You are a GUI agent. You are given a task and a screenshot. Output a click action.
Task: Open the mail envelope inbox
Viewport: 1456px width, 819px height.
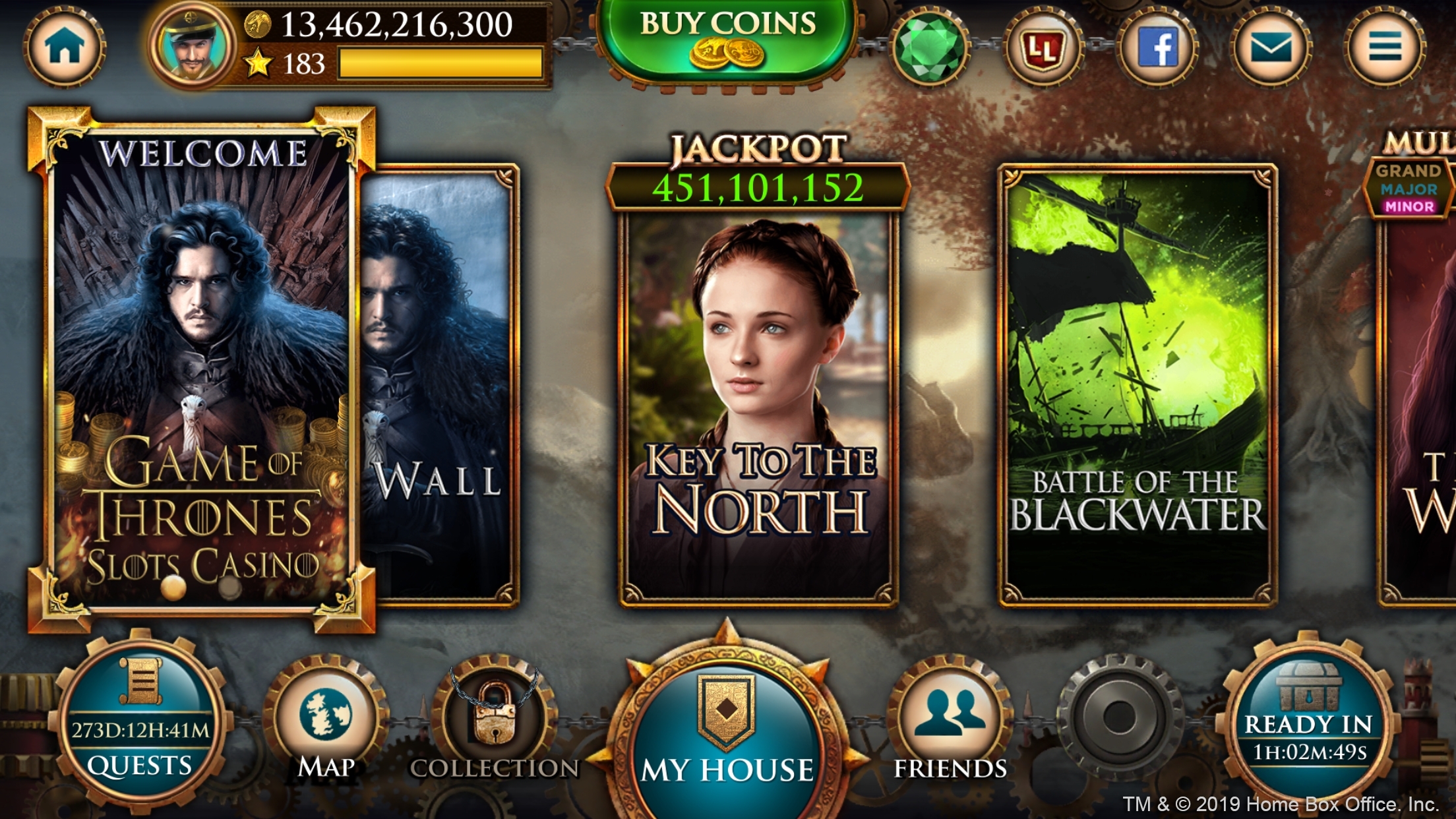click(x=1271, y=47)
